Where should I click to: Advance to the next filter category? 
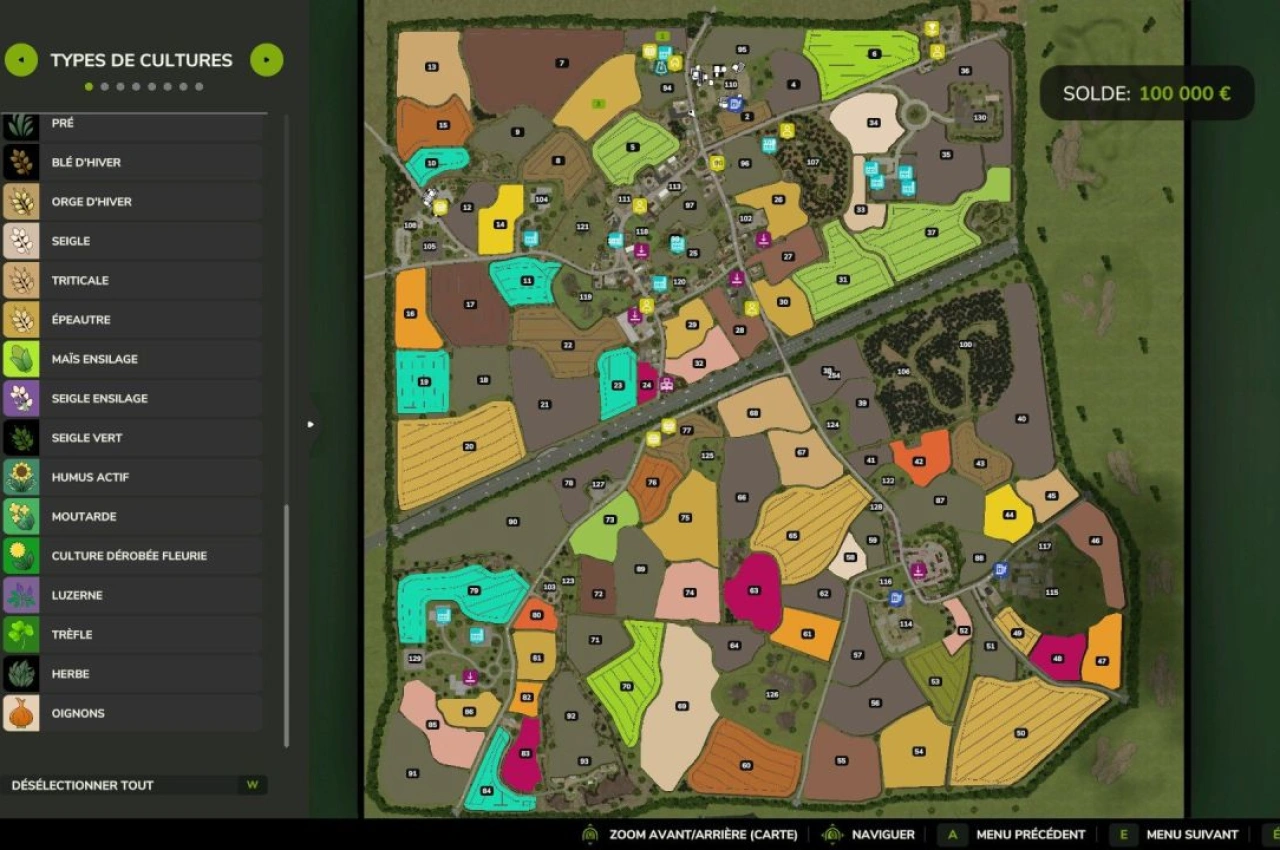(266, 60)
